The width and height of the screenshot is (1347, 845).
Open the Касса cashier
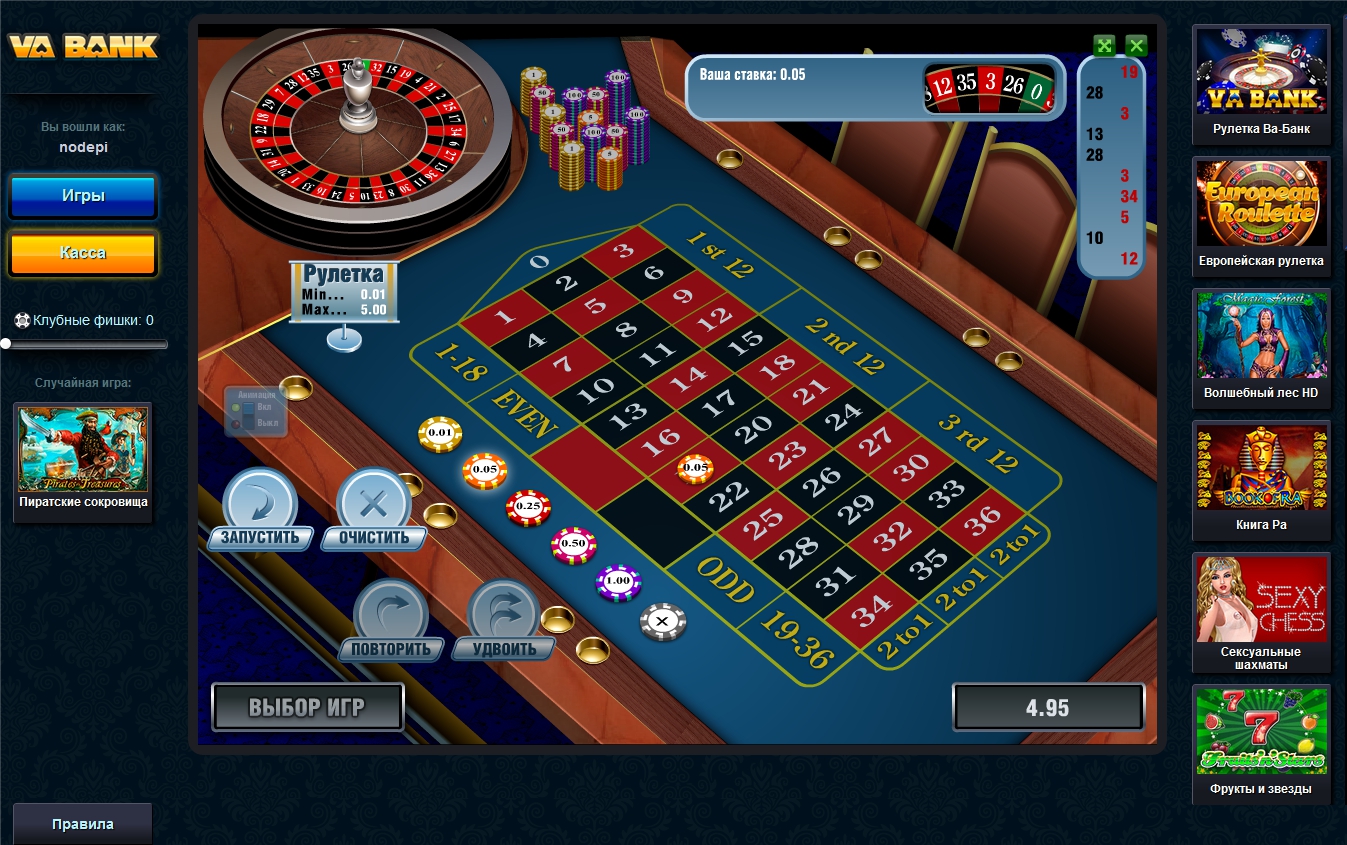coord(83,253)
